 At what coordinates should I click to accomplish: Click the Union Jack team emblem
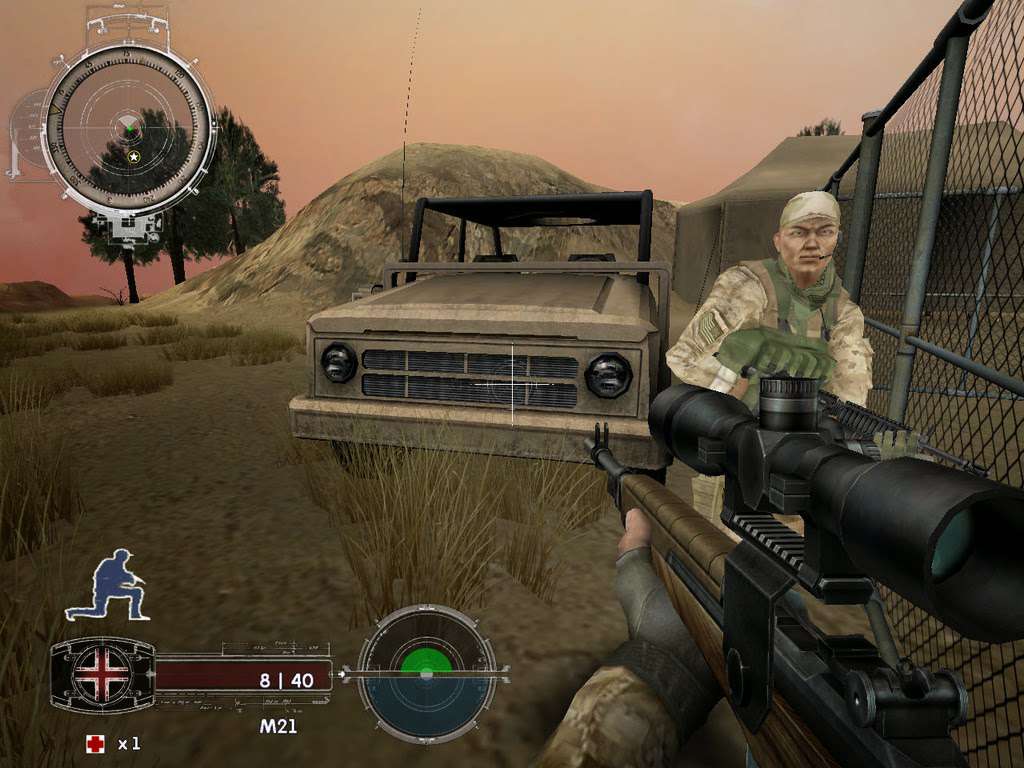102,674
